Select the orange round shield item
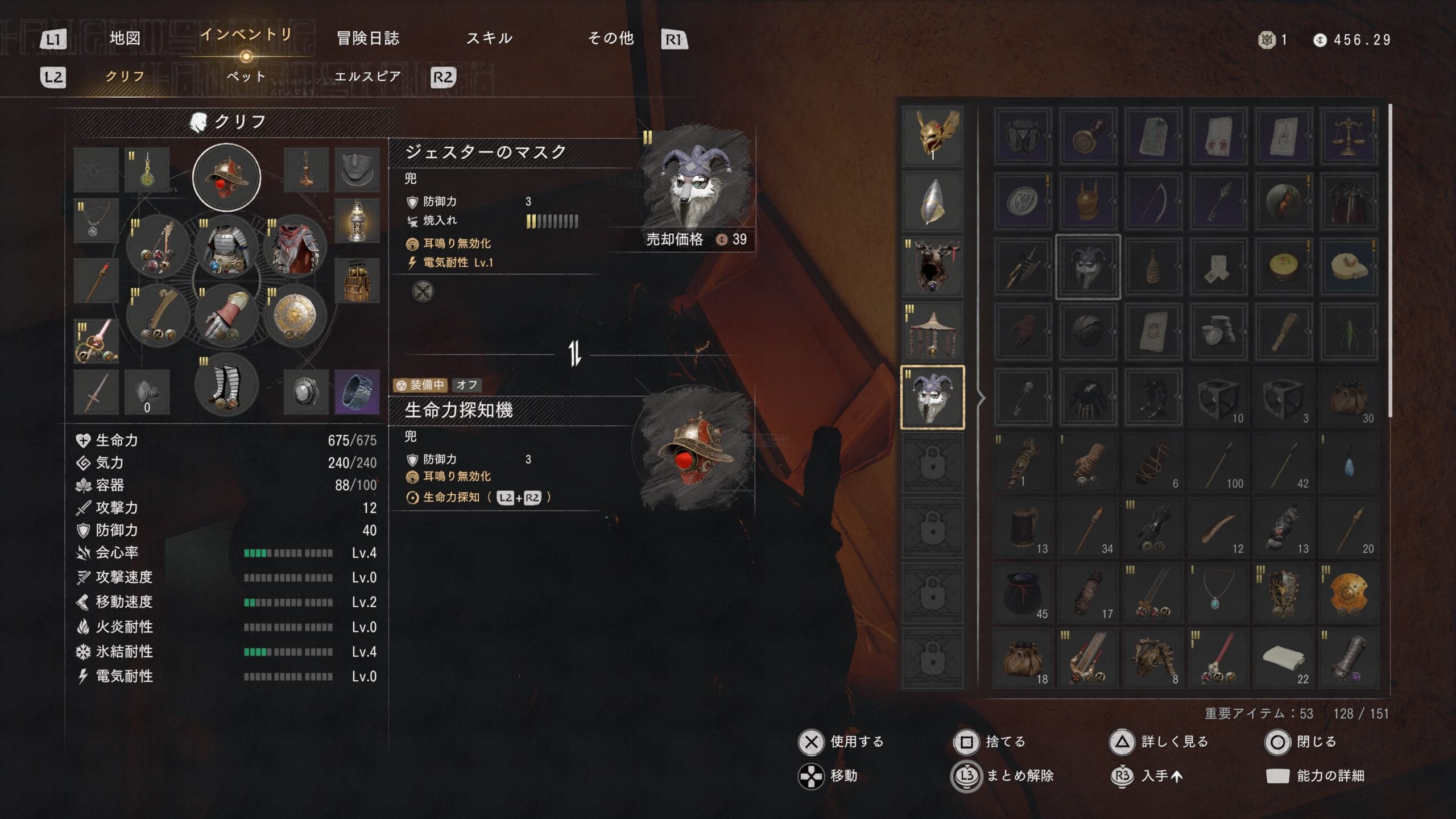1456x819 pixels. (1348, 594)
